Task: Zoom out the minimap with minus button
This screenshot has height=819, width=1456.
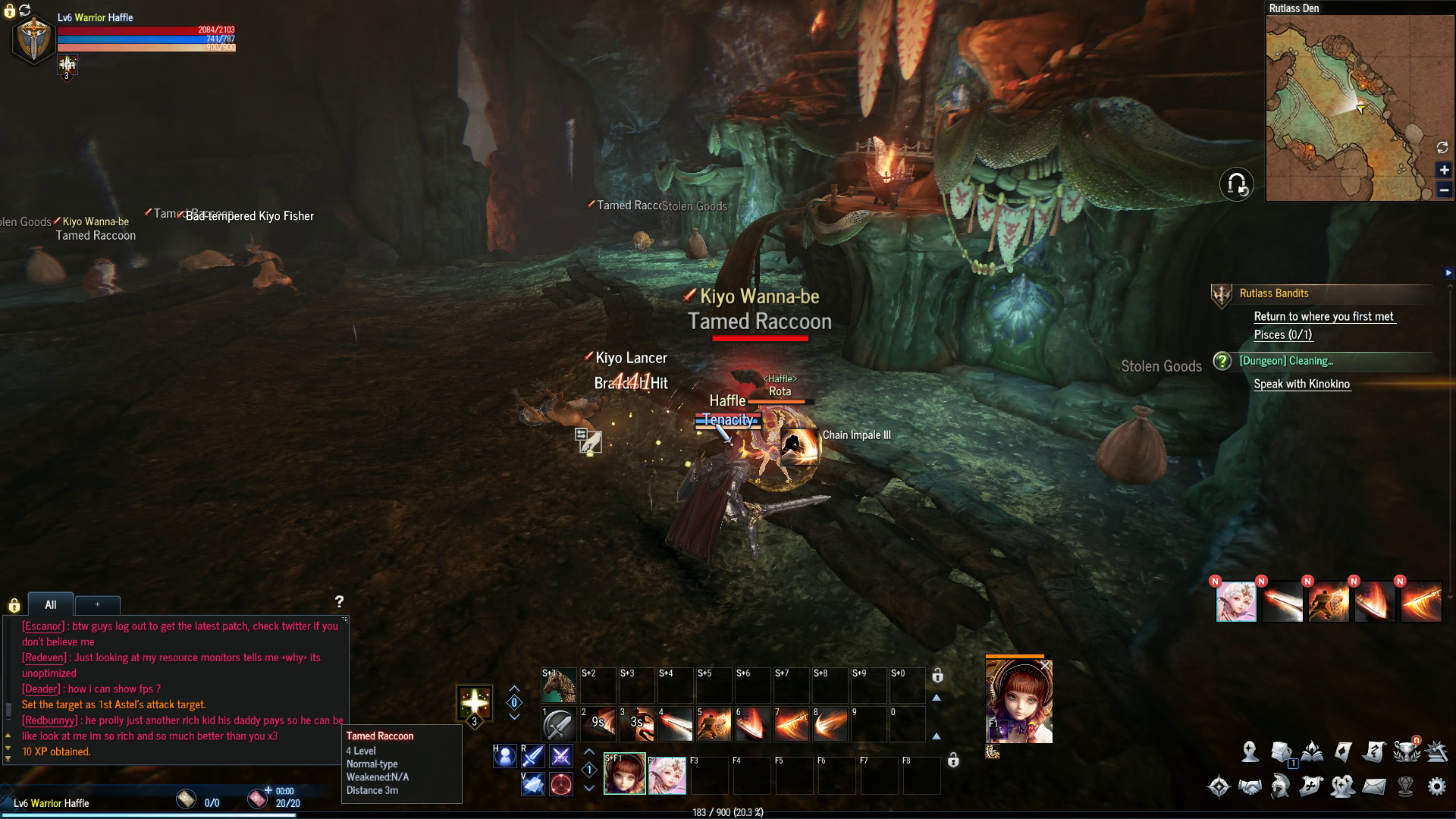Action: click(1444, 190)
